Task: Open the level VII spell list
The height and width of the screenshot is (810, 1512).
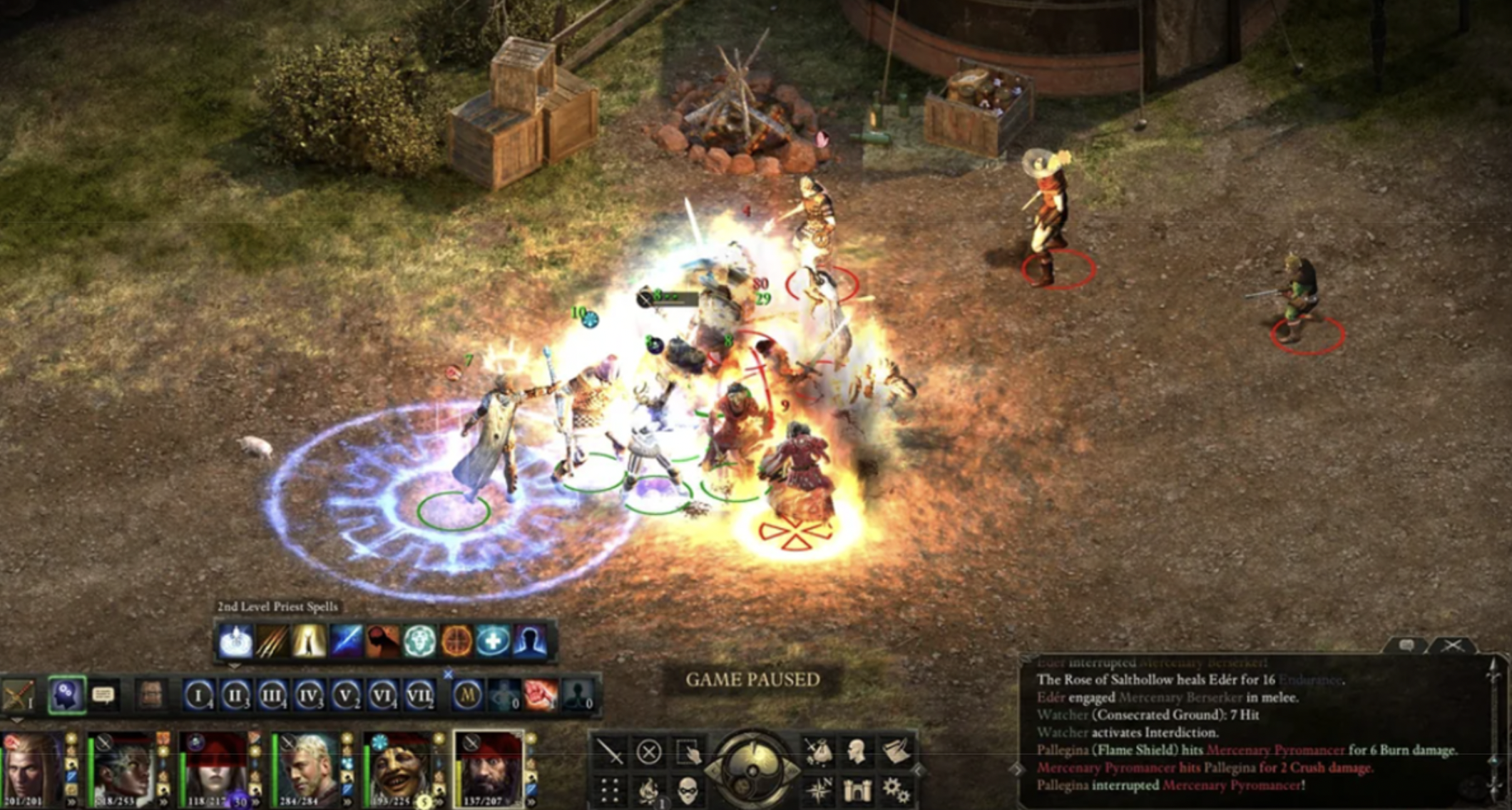Action: pyautogui.click(x=419, y=694)
